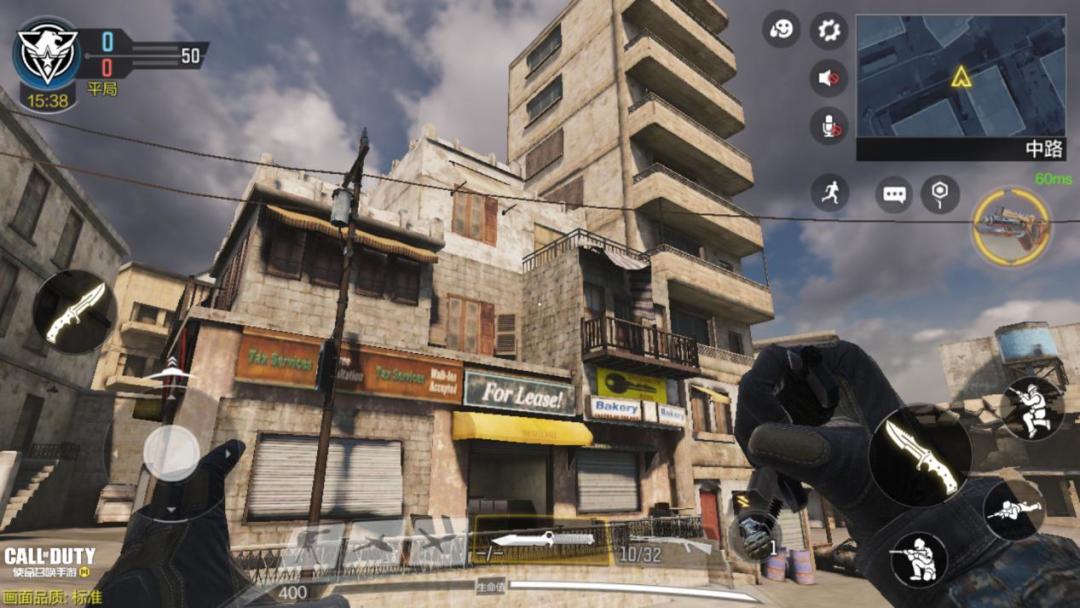Image resolution: width=1080 pixels, height=608 pixels.
Task: Tap the large knife melee button on right
Action: pyautogui.click(x=920, y=455)
